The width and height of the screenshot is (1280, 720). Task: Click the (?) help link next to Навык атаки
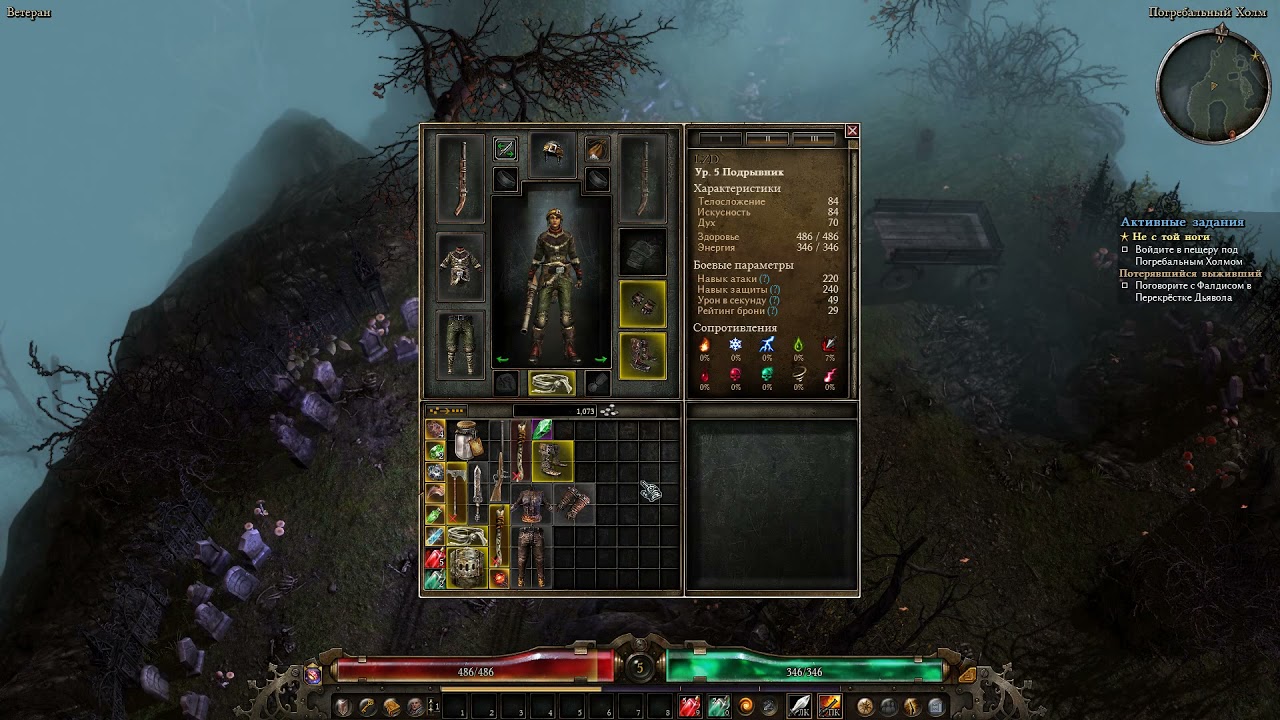point(765,279)
